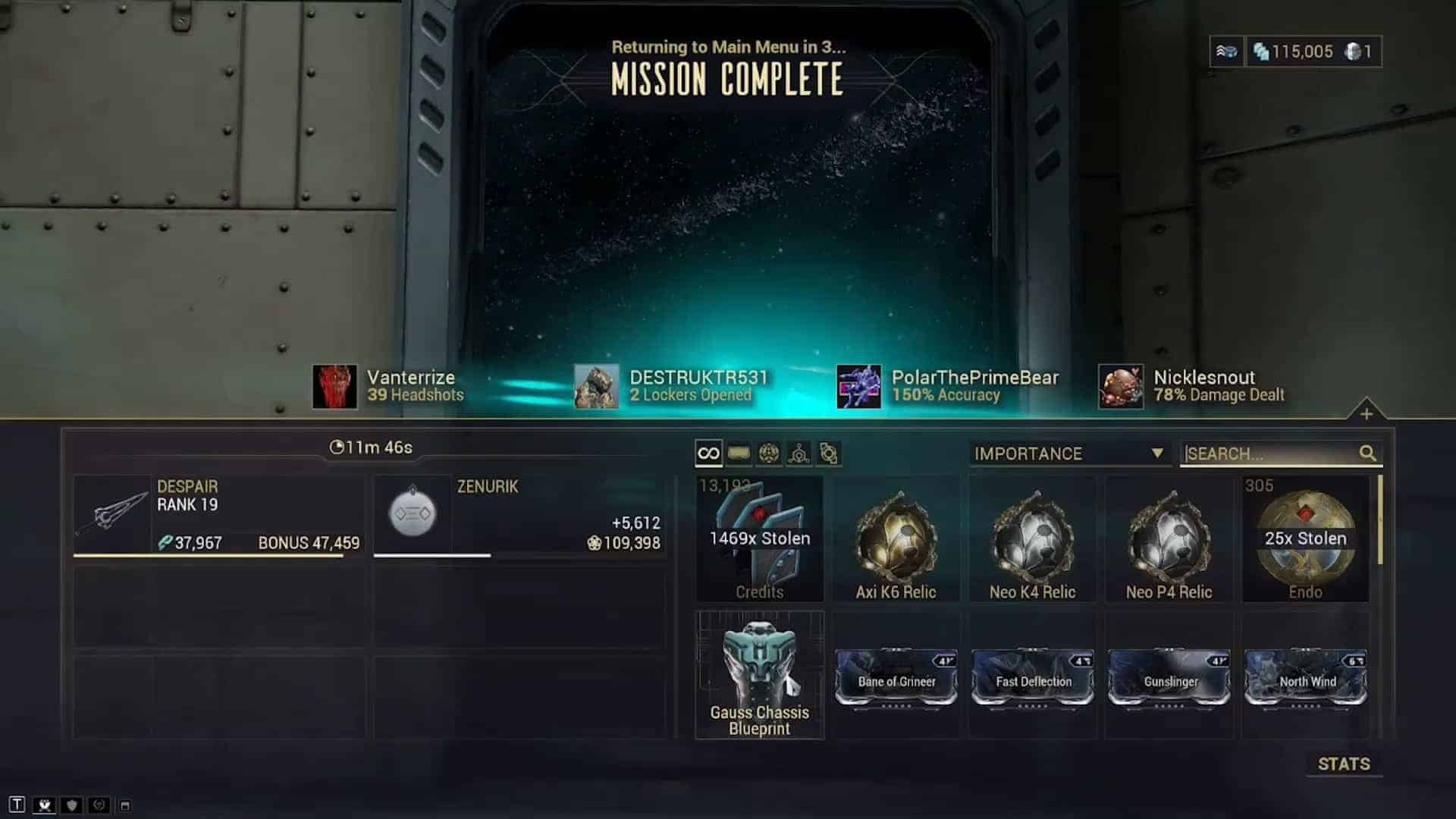Select the Neo P4 Relic reward

click(1169, 540)
